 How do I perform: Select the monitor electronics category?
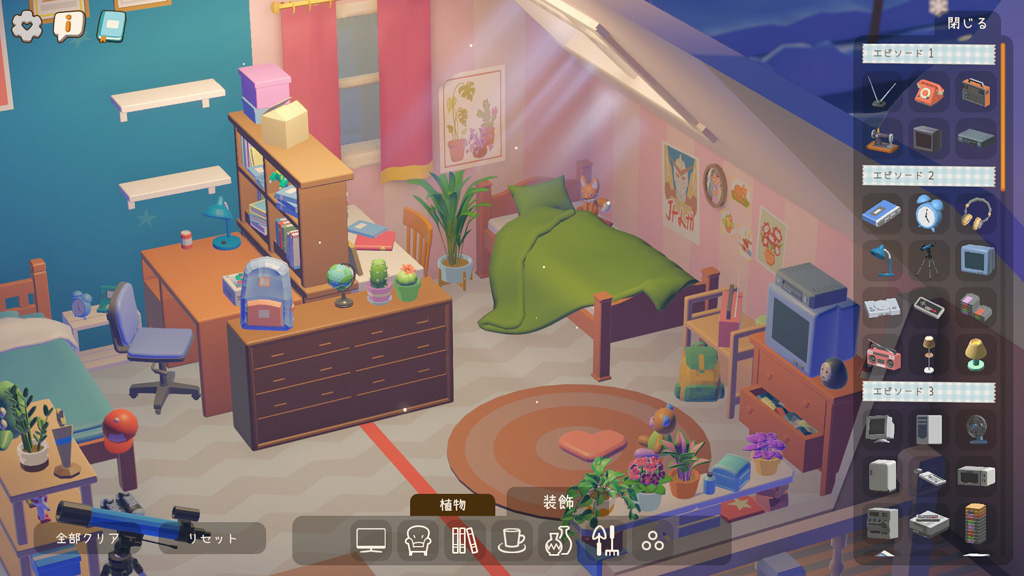tap(371, 541)
